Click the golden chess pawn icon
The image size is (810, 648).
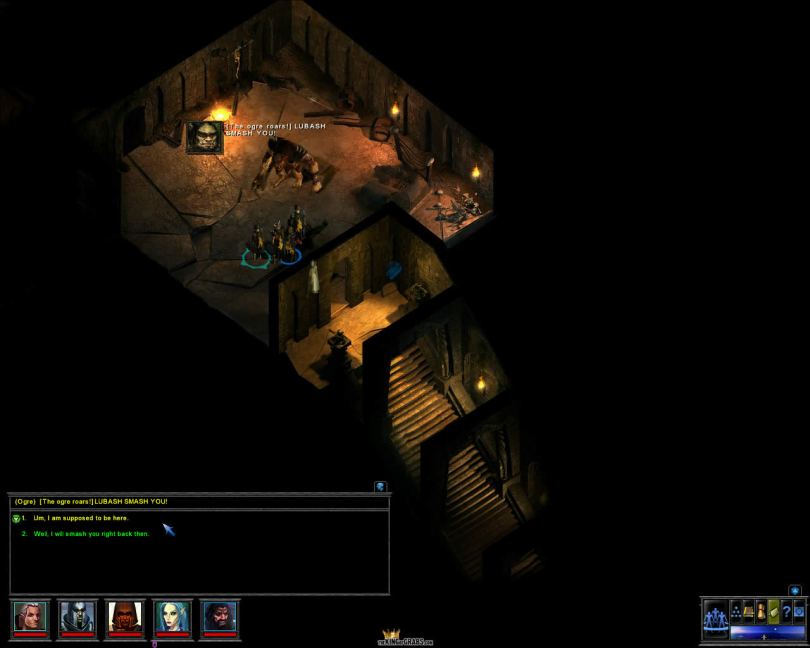tap(761, 610)
